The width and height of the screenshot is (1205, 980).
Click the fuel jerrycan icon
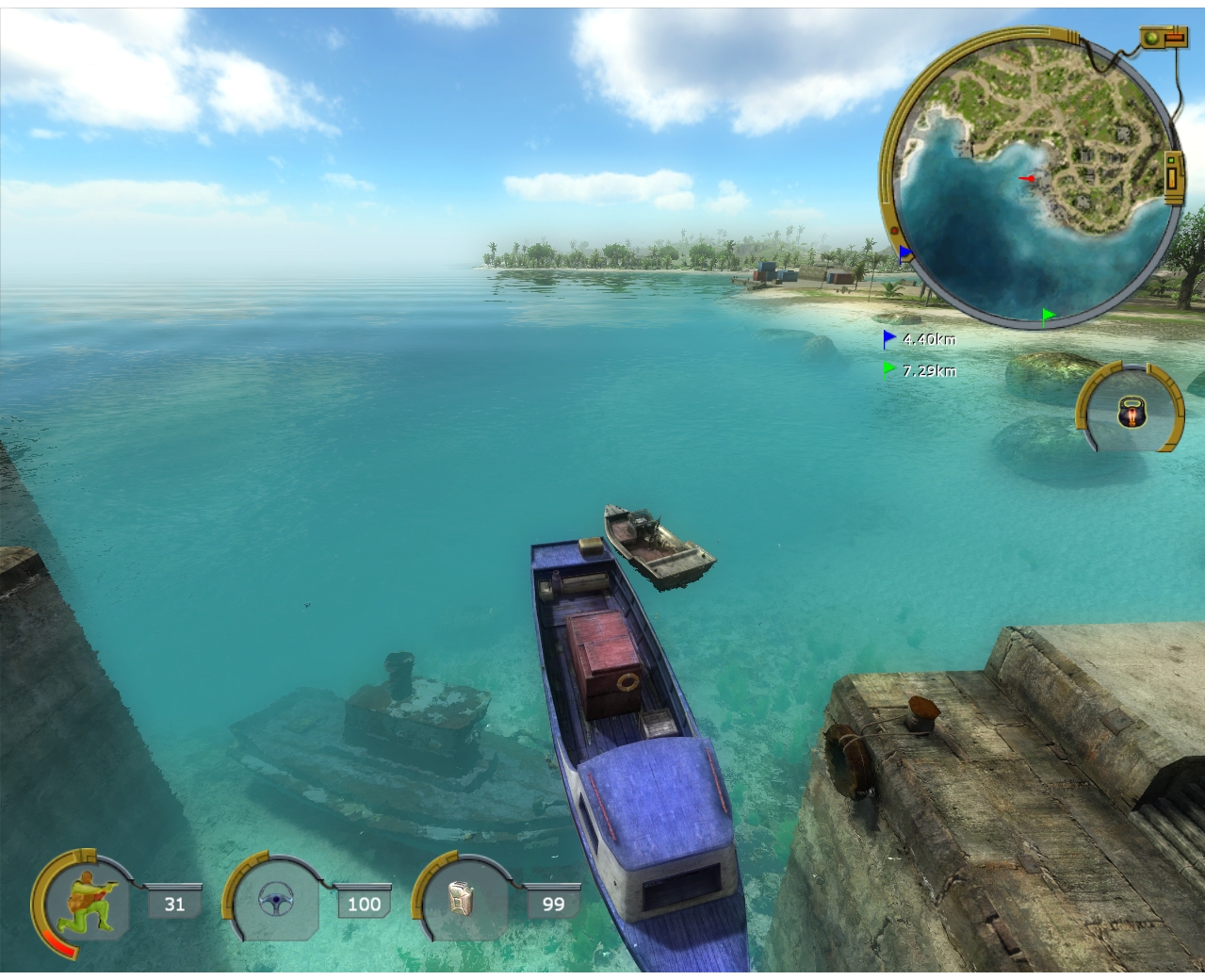462,900
